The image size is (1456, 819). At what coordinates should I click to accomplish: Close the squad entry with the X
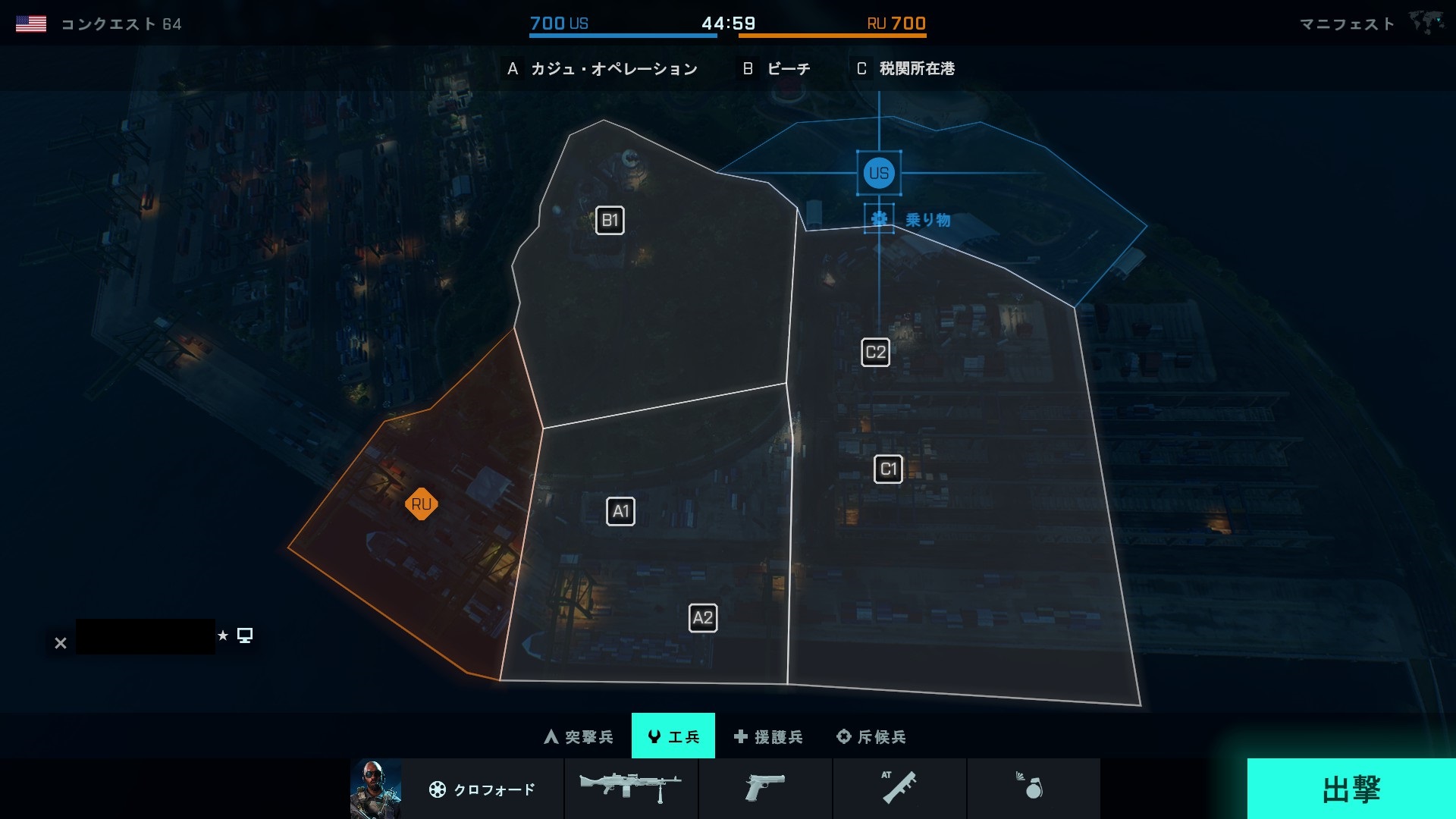pyautogui.click(x=61, y=643)
